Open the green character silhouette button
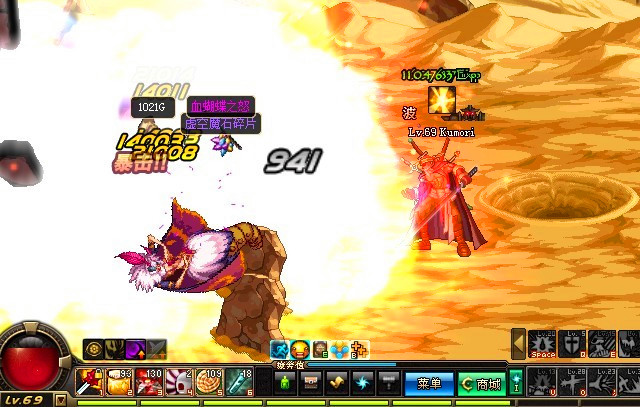Viewport: 640px width, 407px height. pyautogui.click(x=286, y=383)
